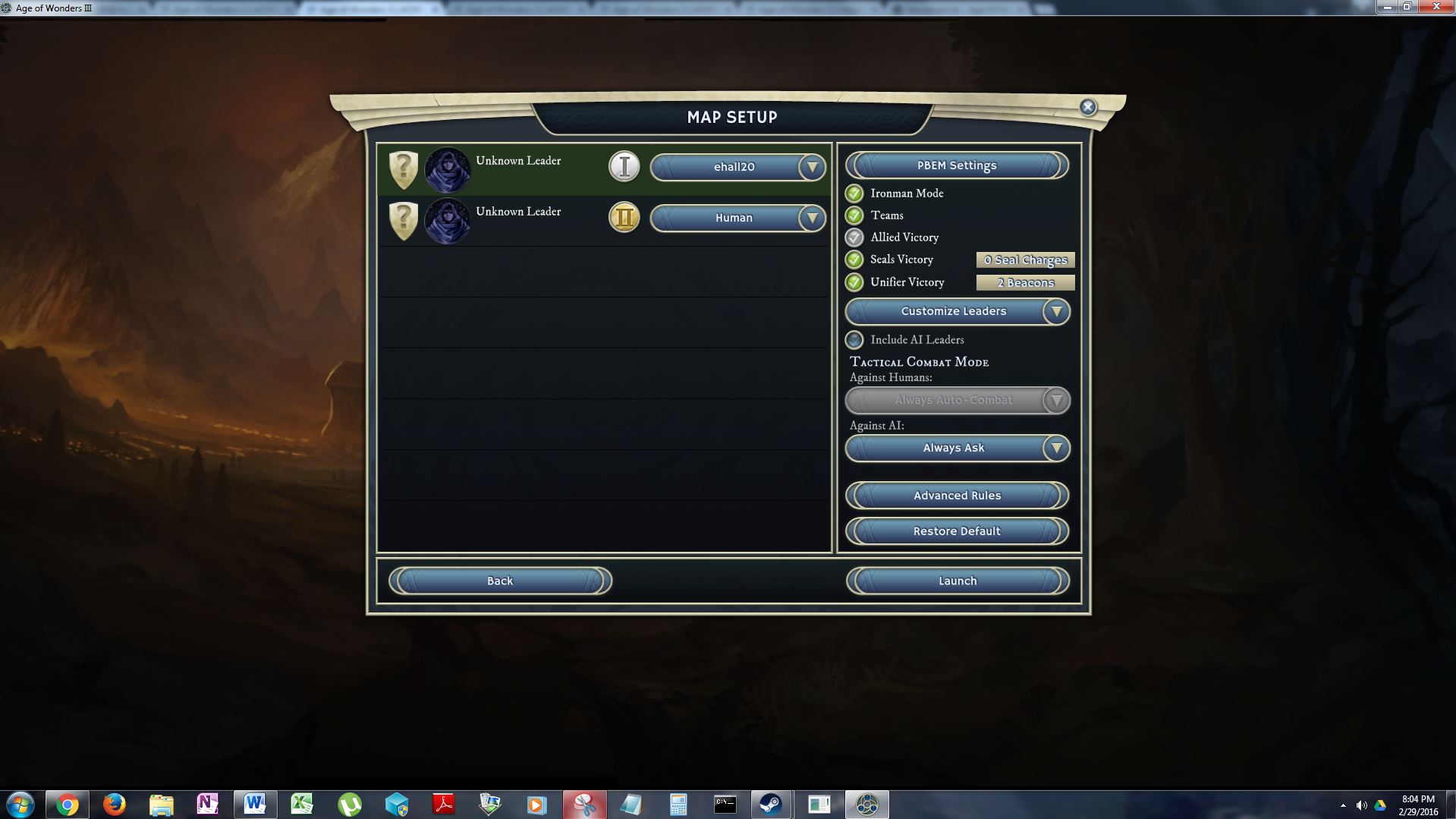Close the Map Setup window
Viewport: 1456px width, 819px height.
[1088, 107]
